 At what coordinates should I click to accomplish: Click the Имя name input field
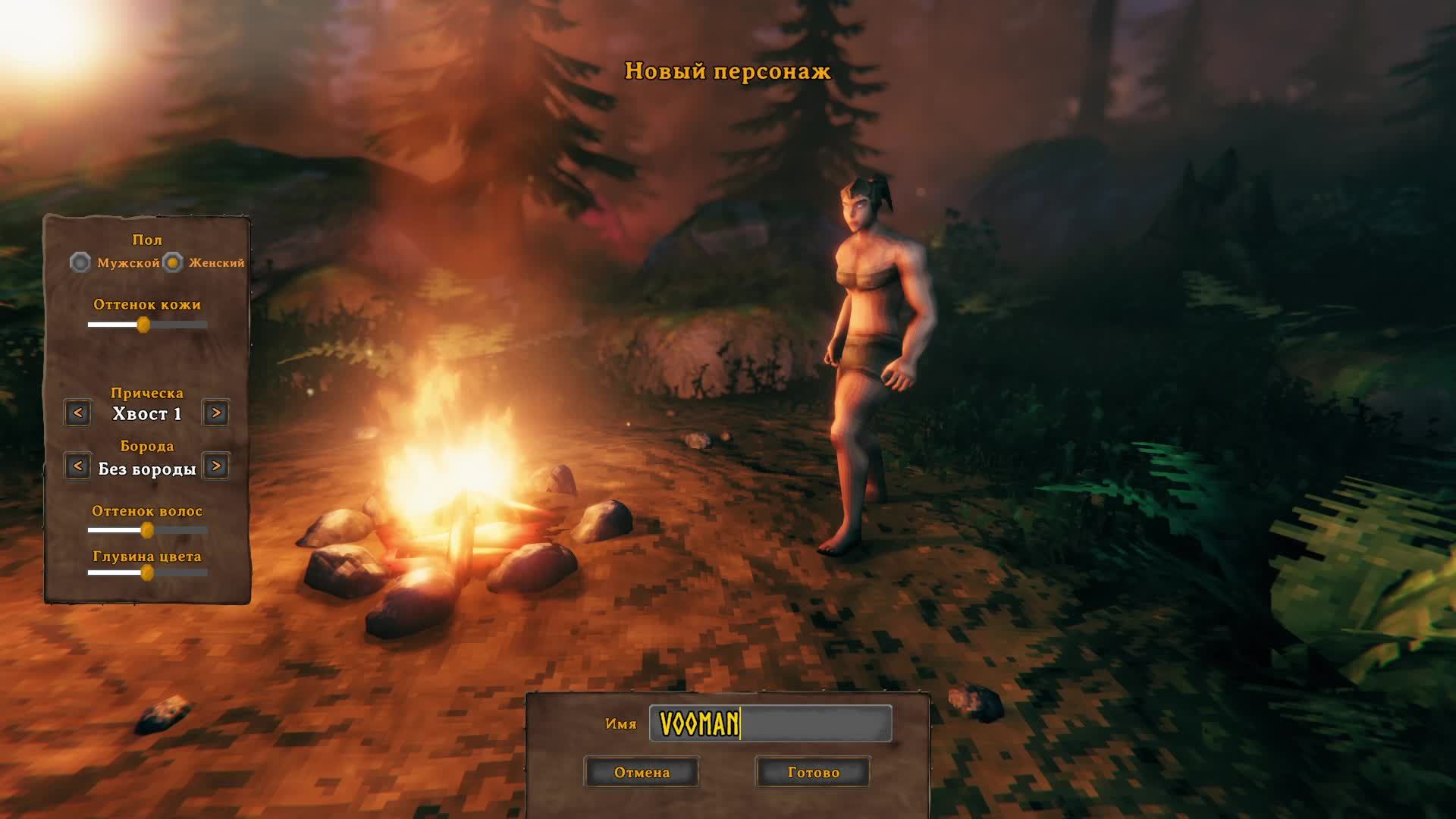[x=770, y=723]
